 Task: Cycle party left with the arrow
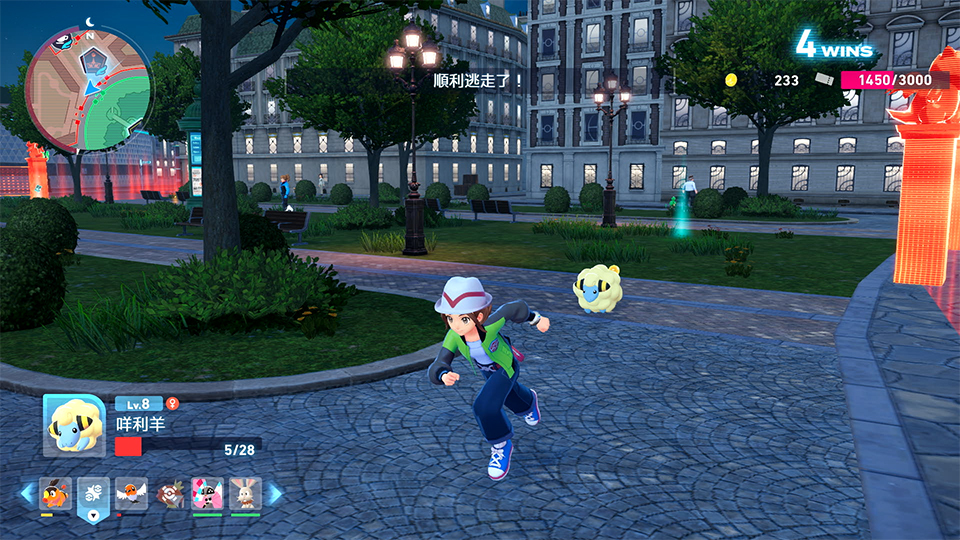click(27, 493)
